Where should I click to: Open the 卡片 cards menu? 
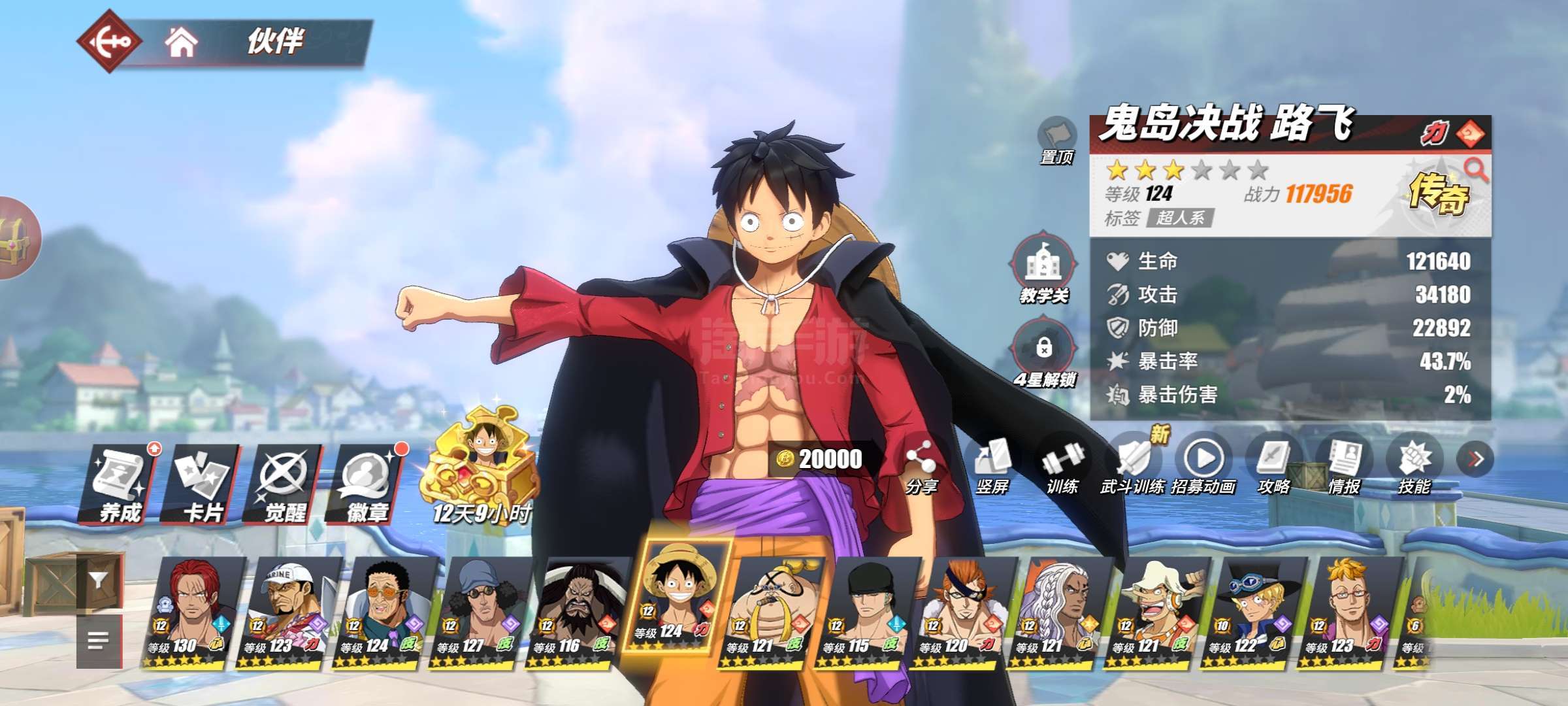[203, 484]
